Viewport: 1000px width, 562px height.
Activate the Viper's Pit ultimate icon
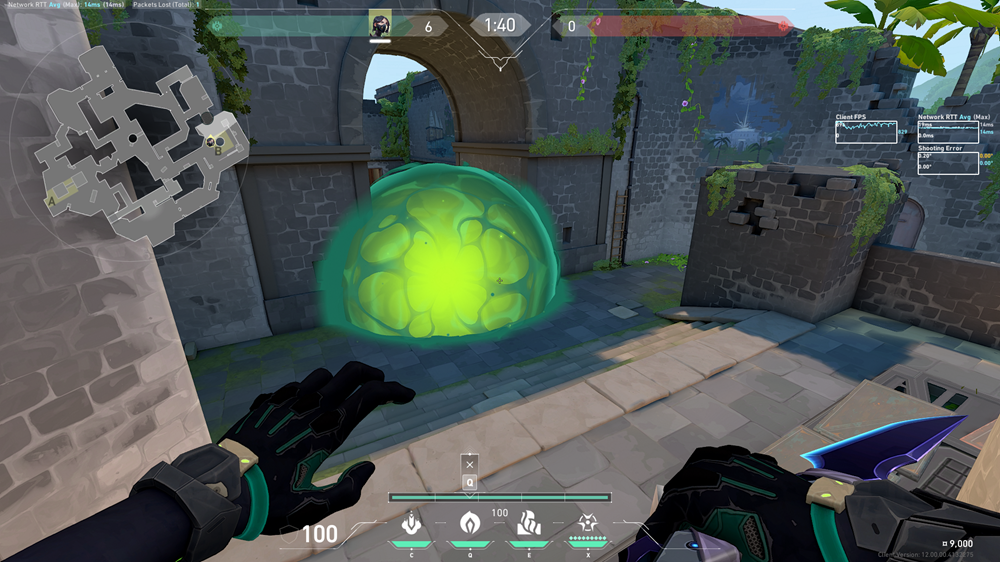pos(588,523)
